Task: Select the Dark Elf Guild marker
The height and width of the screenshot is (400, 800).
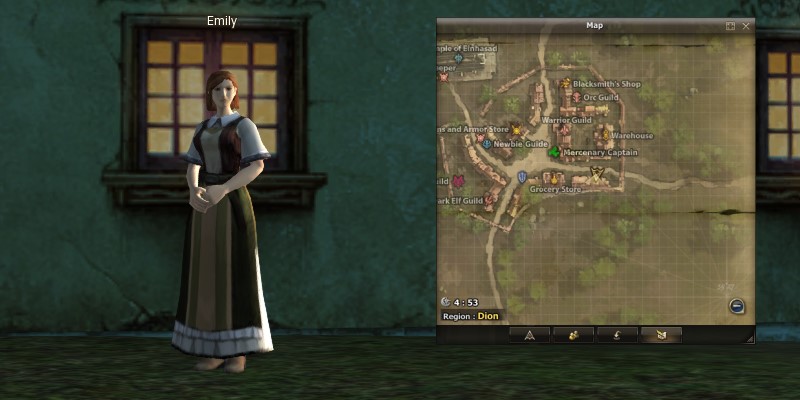Action: (x=489, y=200)
